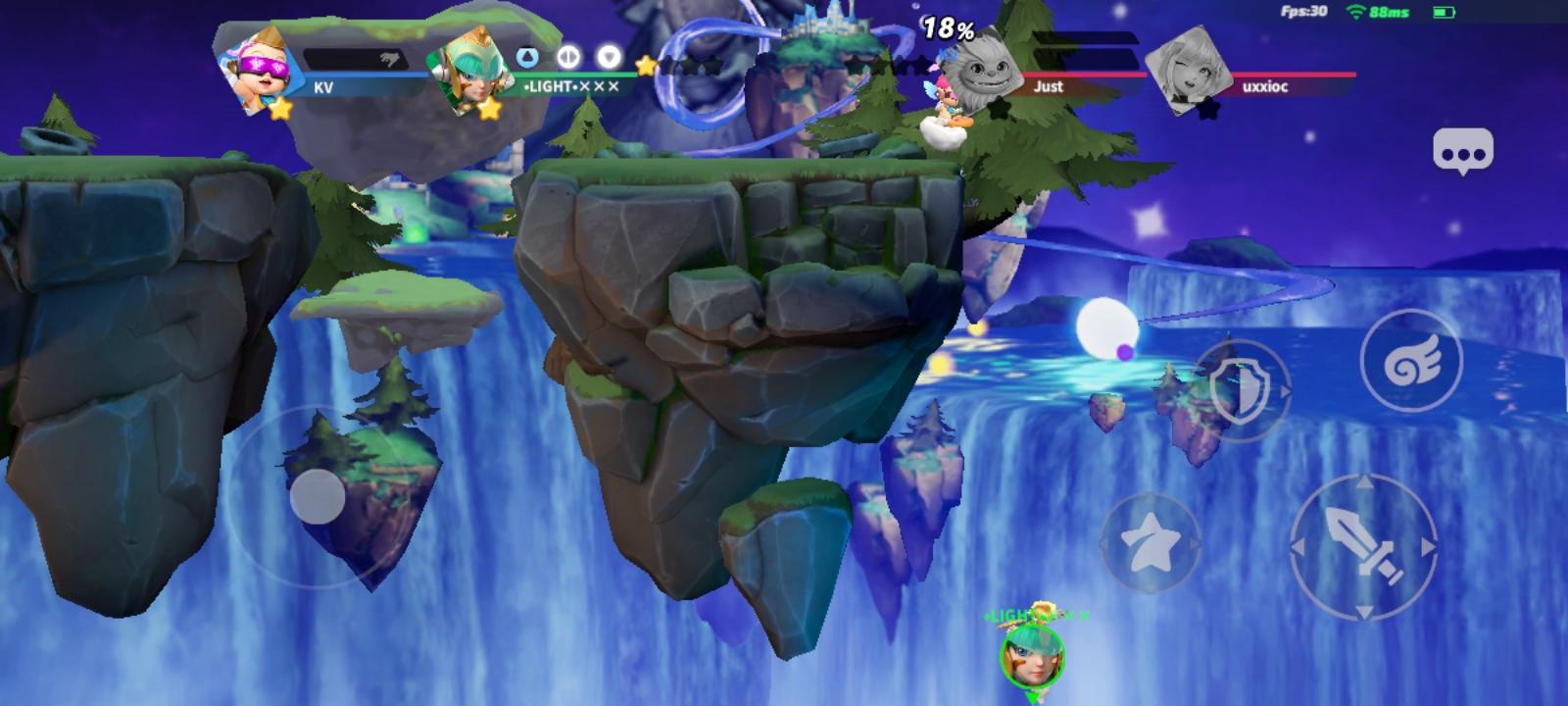Tap the green wifi ping indicator showing 88ms
Image resolution: width=1568 pixels, height=706 pixels.
[1379, 11]
